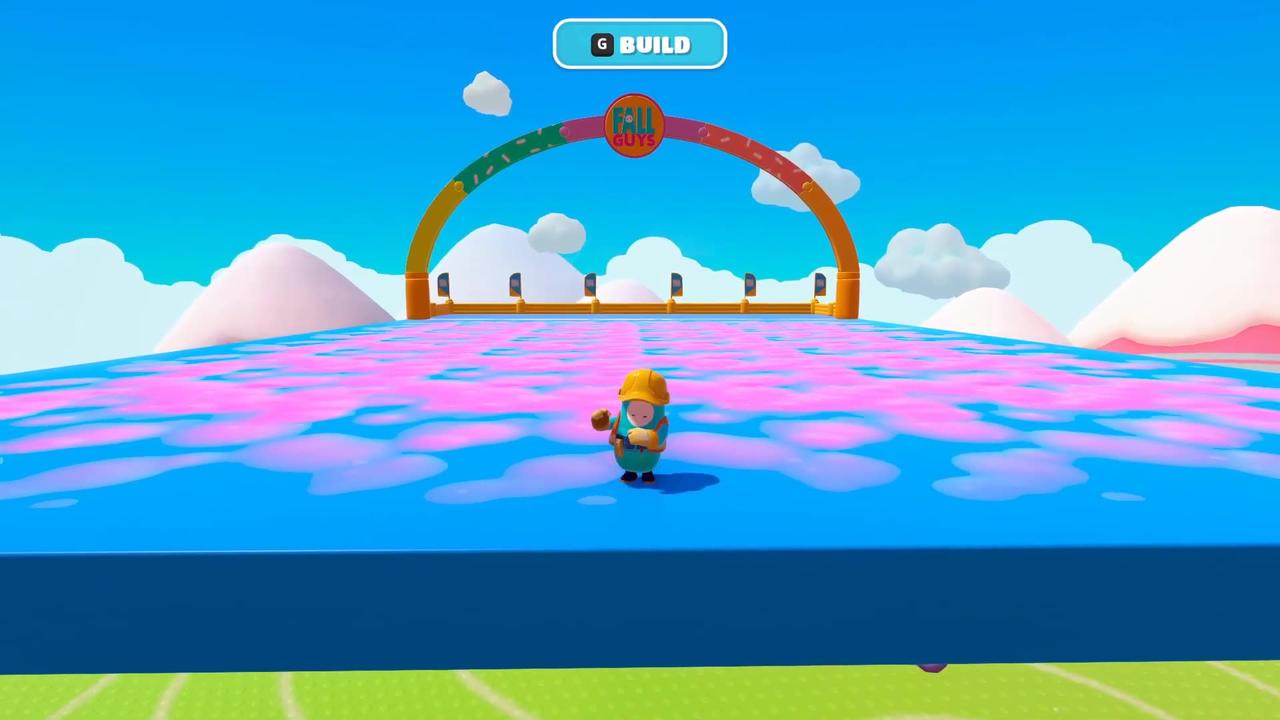Click the character's yellow construction helmet
This screenshot has height=720, width=1280.
(x=643, y=383)
